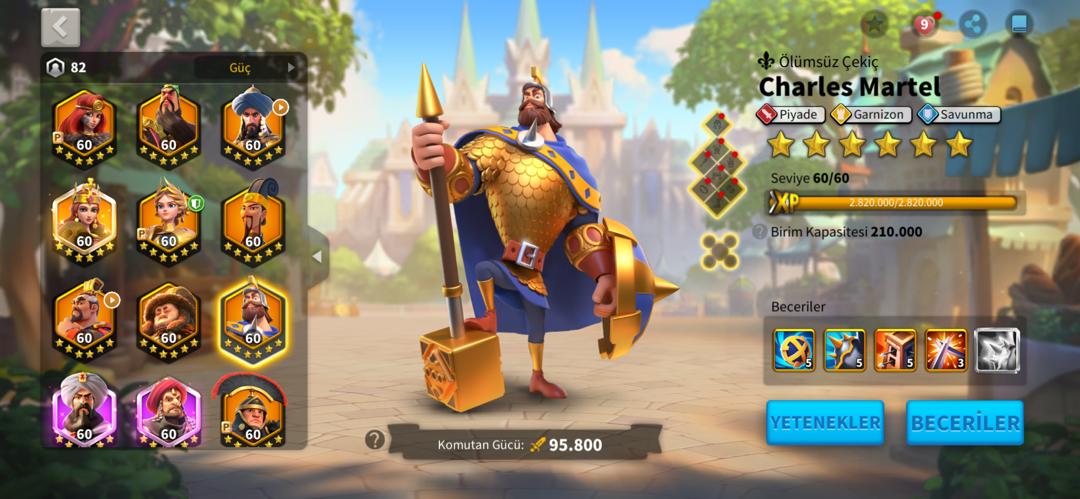
Task: Select the red-haired commander portrait
Action: pos(84,125)
